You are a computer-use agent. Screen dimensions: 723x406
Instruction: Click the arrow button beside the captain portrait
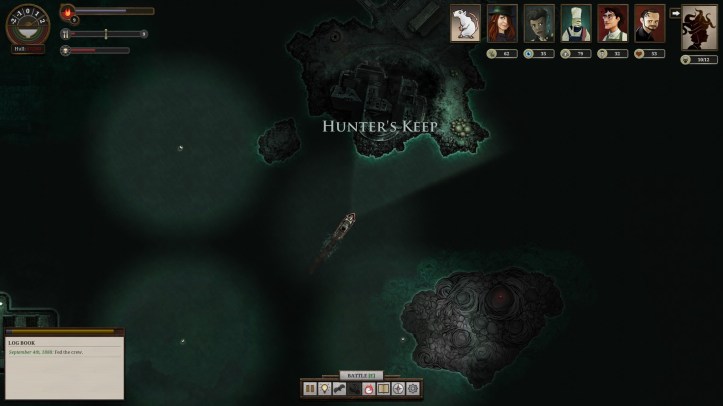[x=675, y=14]
